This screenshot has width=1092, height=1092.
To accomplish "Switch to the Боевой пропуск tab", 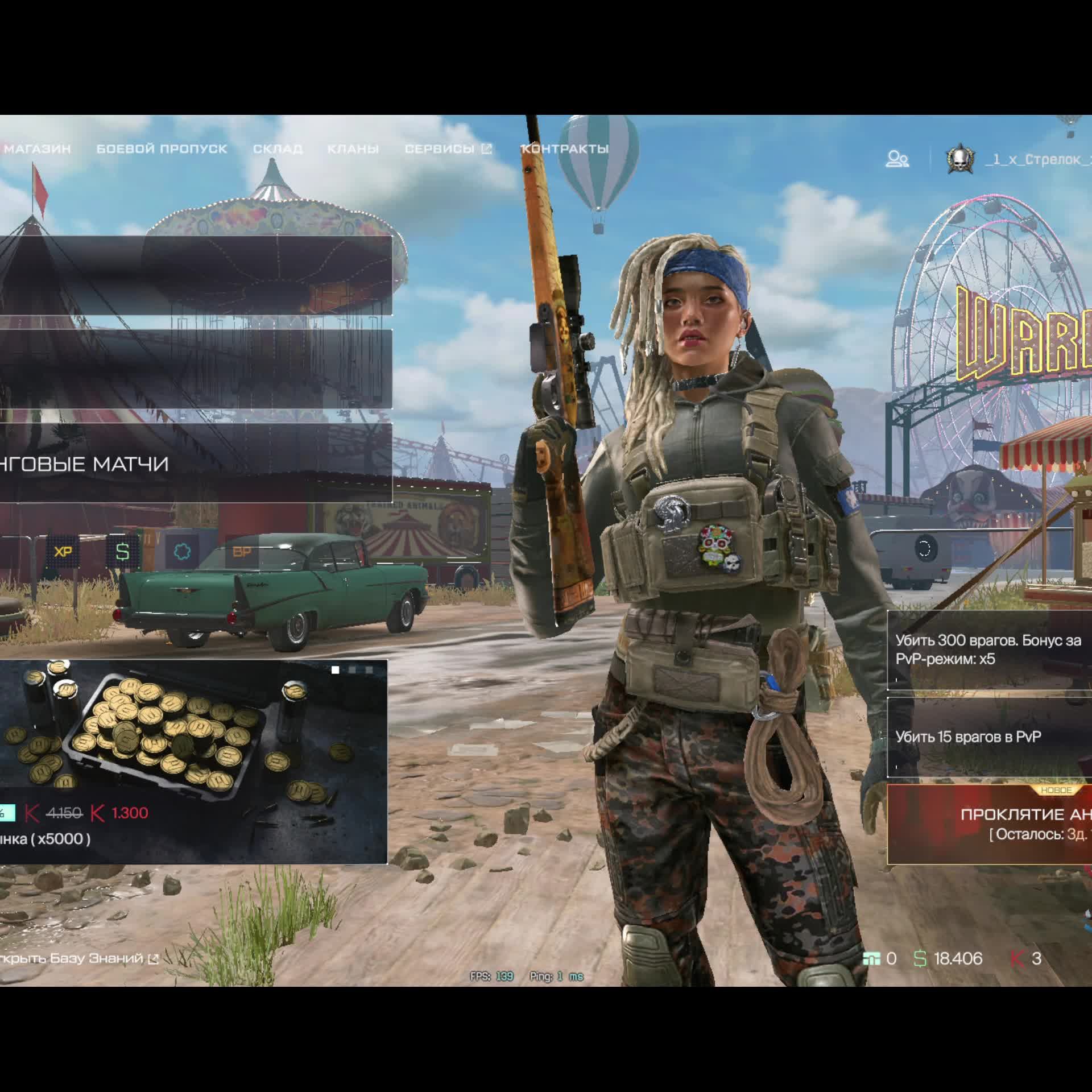I will click(x=162, y=149).
